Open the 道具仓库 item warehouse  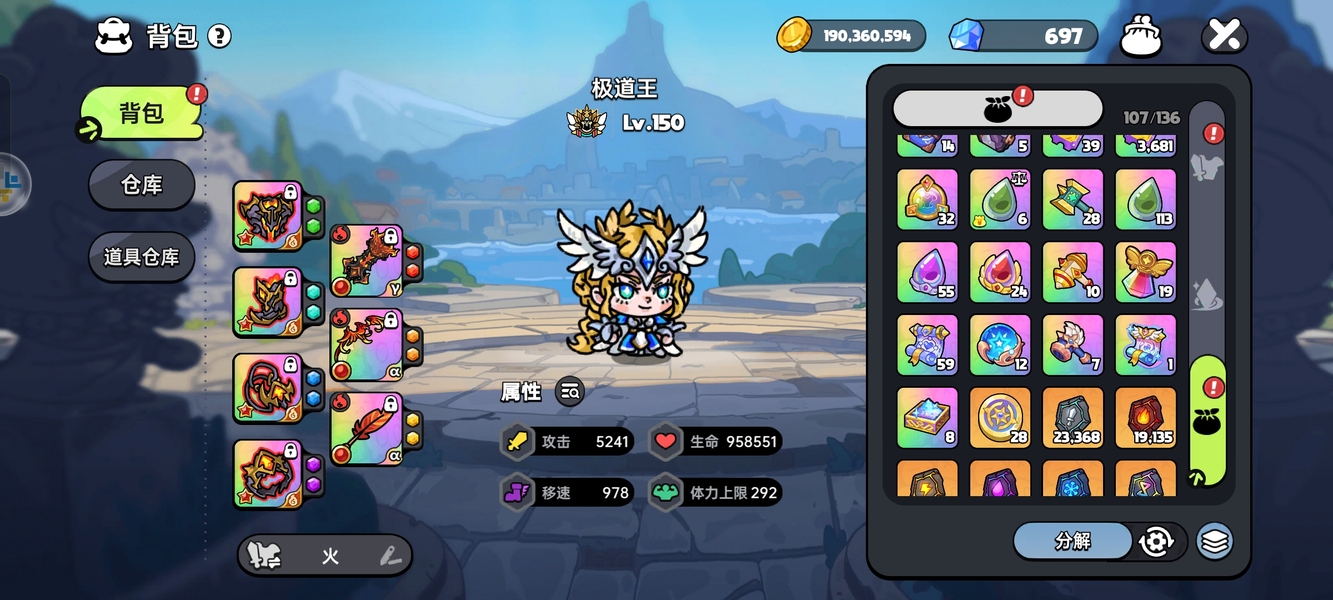[x=141, y=257]
